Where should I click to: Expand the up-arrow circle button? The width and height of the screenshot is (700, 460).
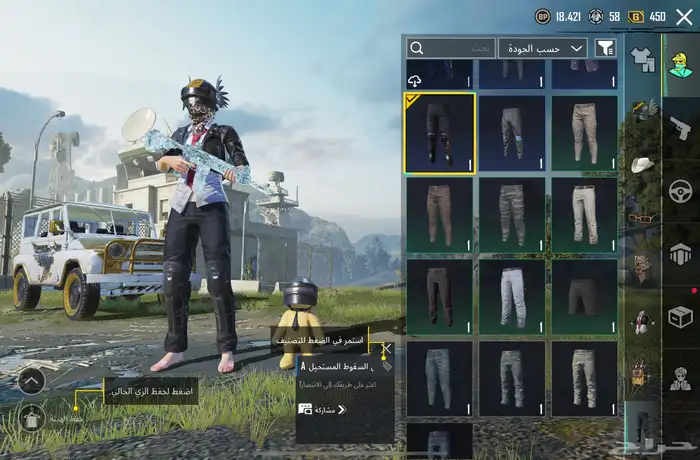tap(31, 381)
